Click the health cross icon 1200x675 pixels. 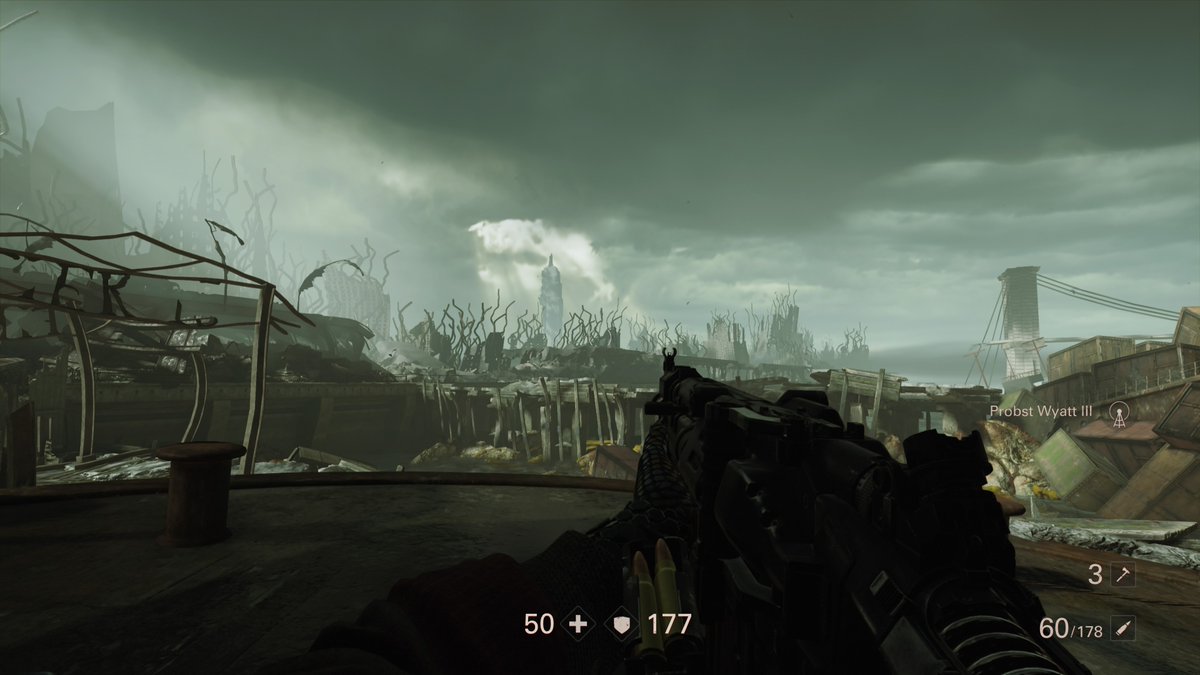(x=577, y=625)
